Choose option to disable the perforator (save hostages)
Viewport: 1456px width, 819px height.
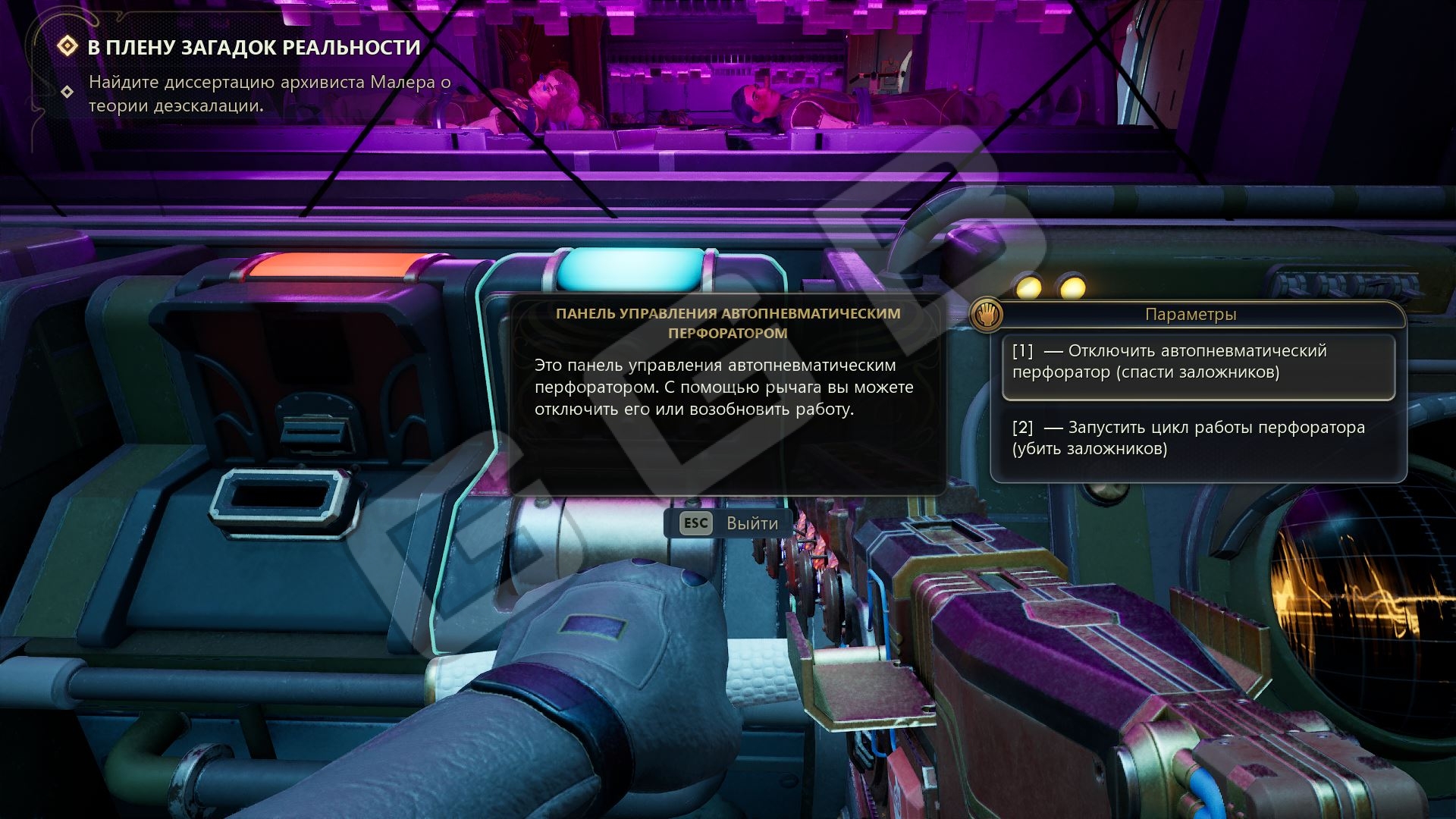coord(1198,362)
